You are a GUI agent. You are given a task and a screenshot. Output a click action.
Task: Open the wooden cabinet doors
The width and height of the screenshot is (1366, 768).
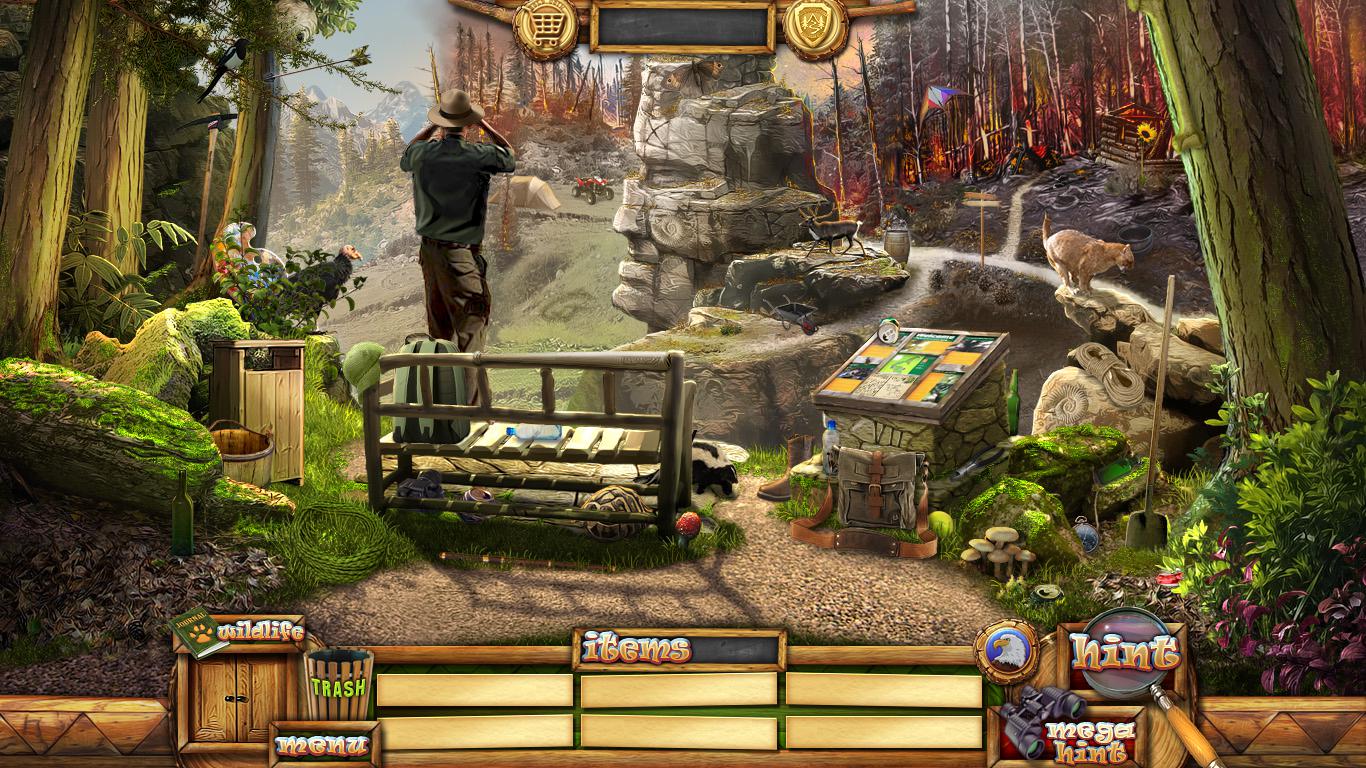click(x=238, y=698)
